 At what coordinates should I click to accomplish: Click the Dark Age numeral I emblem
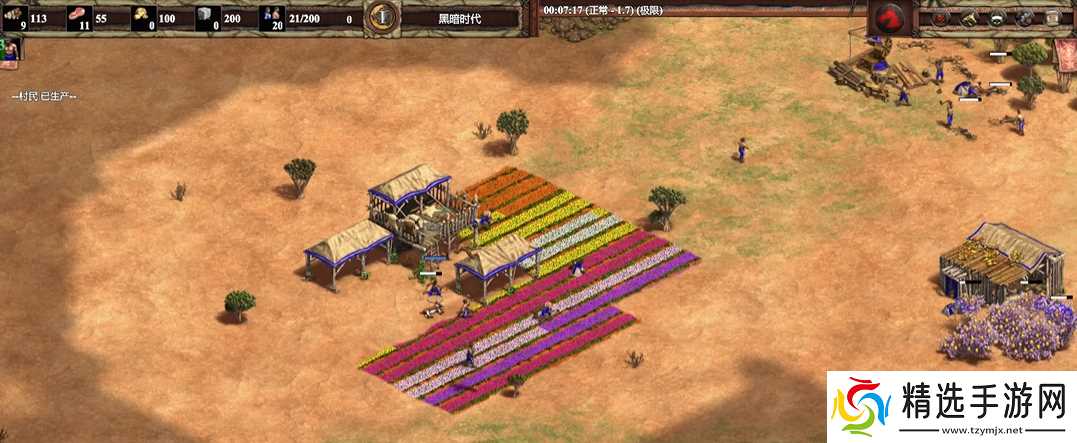pos(380,17)
